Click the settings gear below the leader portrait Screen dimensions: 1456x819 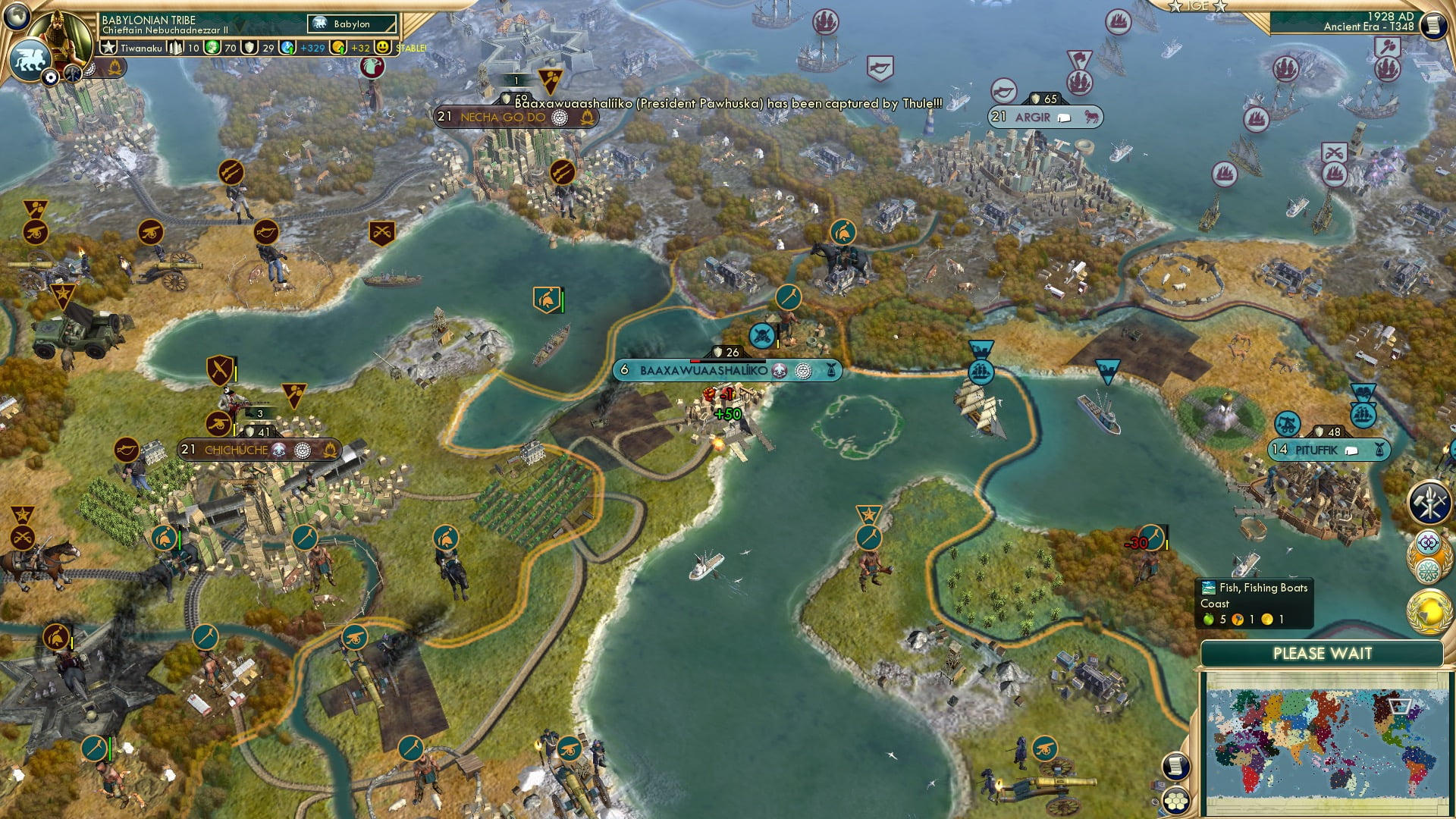click(50, 76)
